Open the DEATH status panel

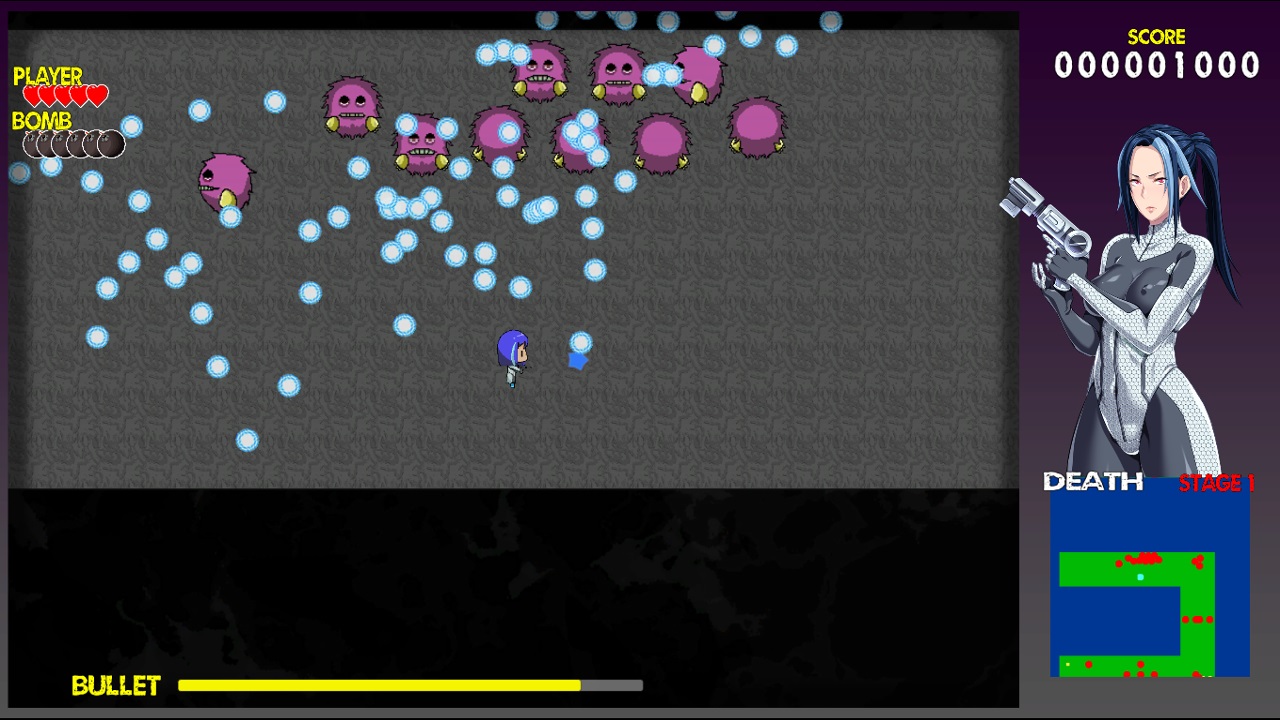(1092, 482)
